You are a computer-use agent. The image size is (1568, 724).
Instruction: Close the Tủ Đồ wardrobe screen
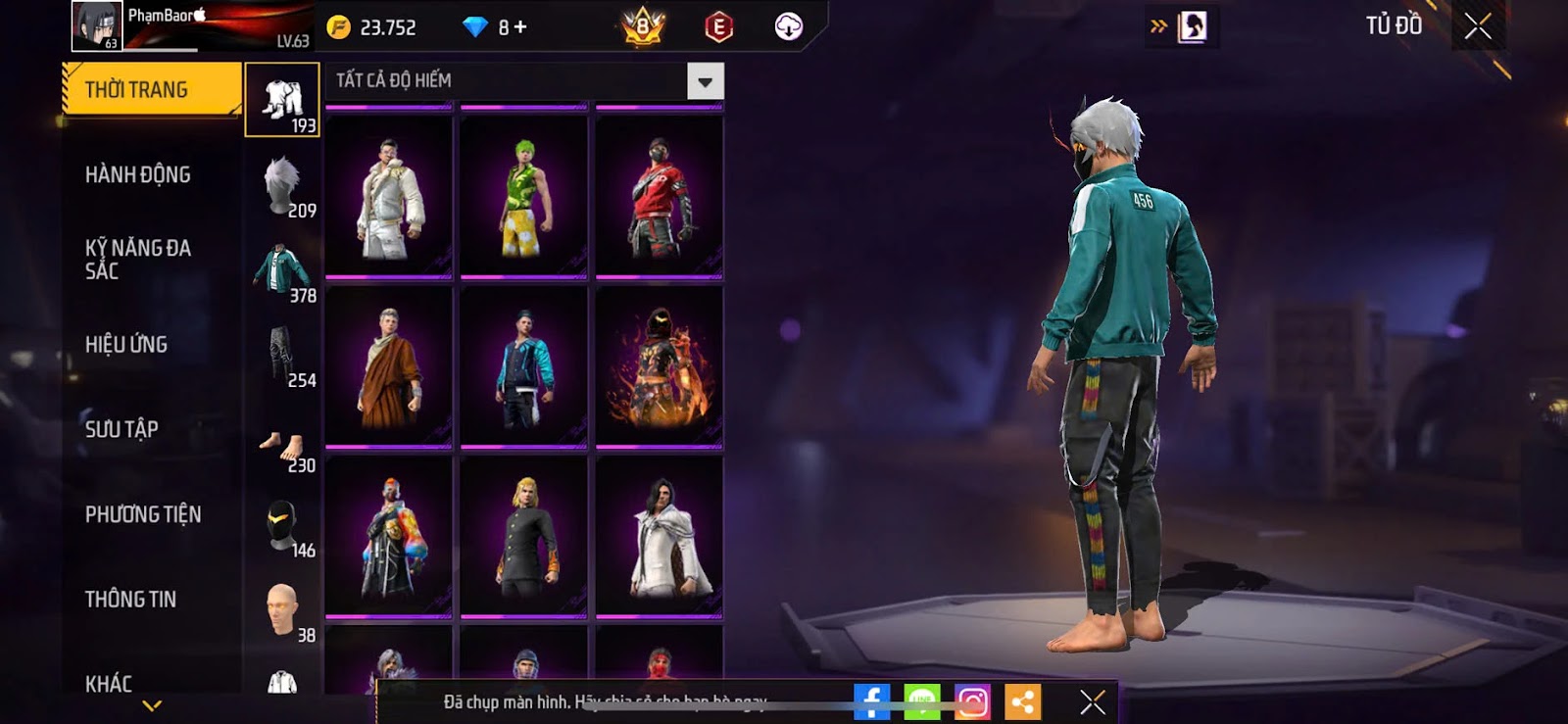click(x=1478, y=26)
